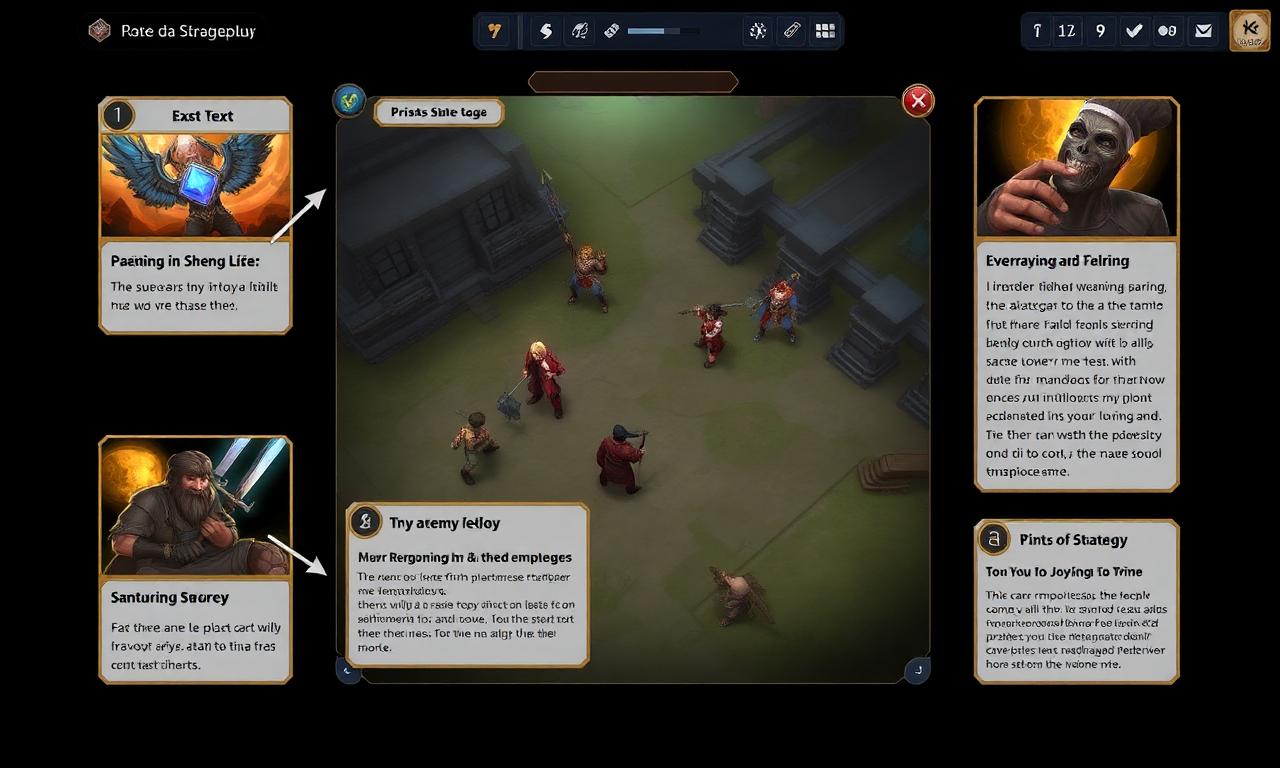The image size is (1280, 768).
Task: Close the center panel with the red X
Action: tap(918, 100)
